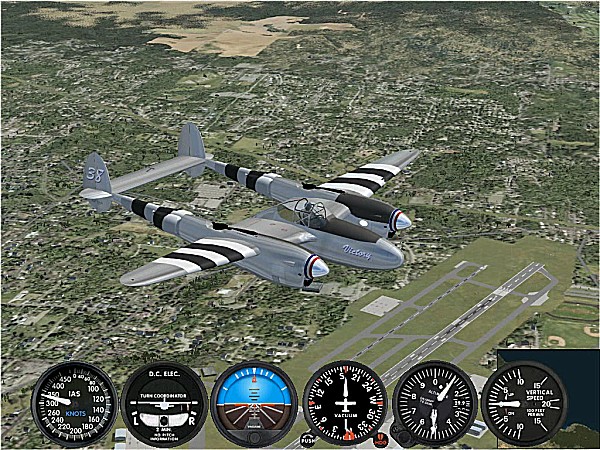The image size is (600, 450).
Task: Click the PUSH knob on heading indicator
Action: click(x=307, y=439)
